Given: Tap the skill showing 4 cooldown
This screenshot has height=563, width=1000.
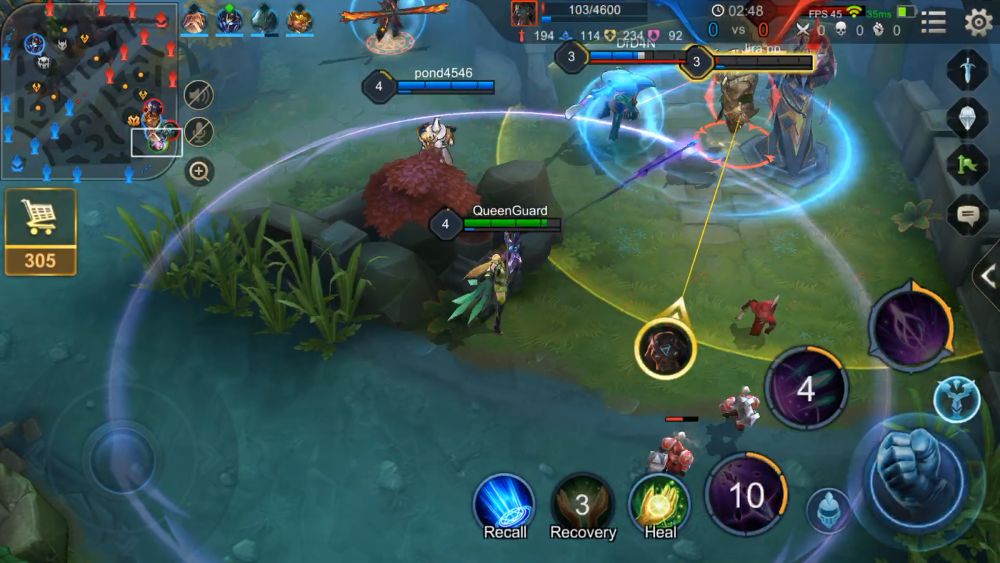Looking at the screenshot, I should (806, 388).
